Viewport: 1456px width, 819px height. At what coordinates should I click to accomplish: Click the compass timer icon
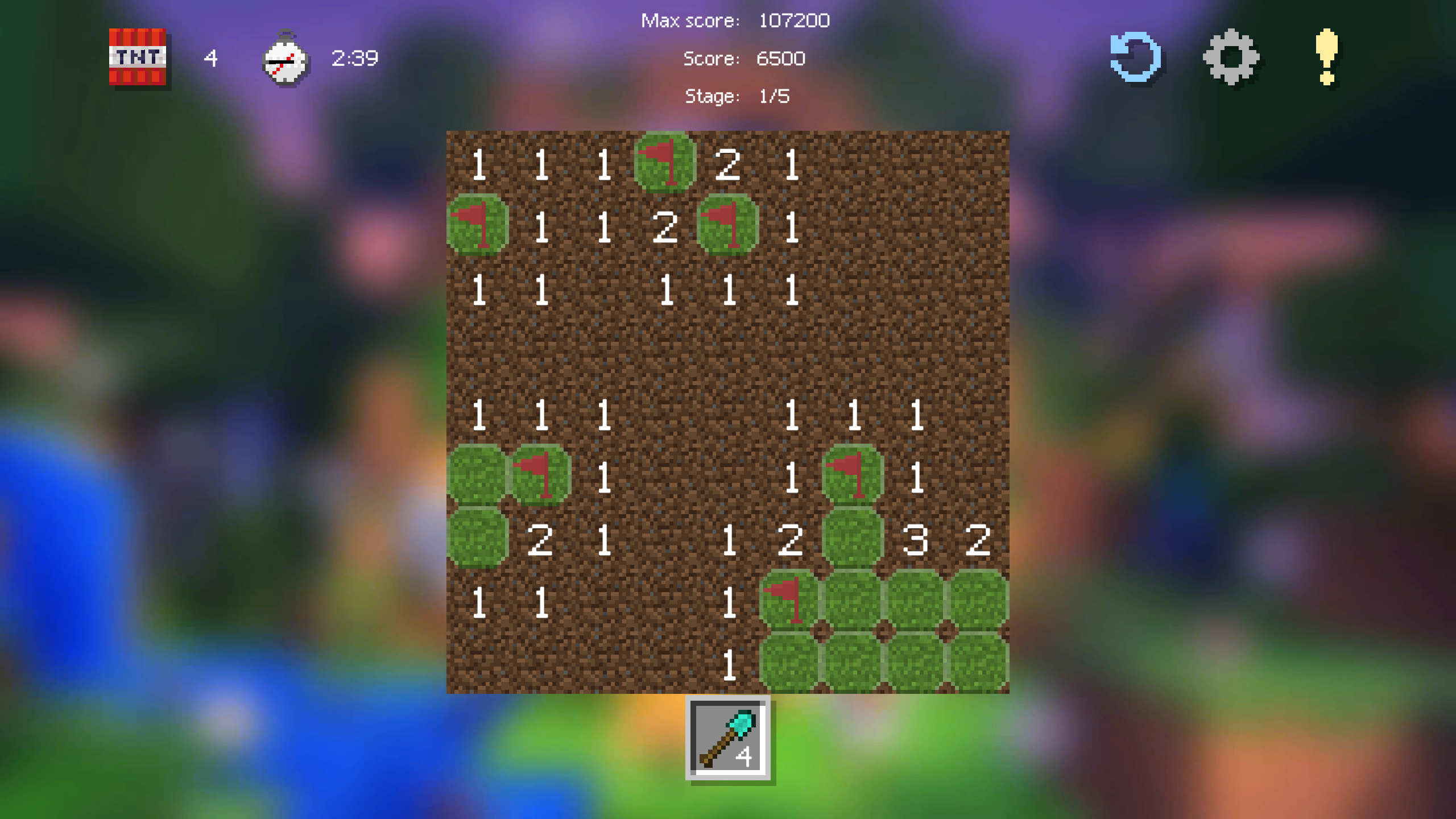pos(286,59)
